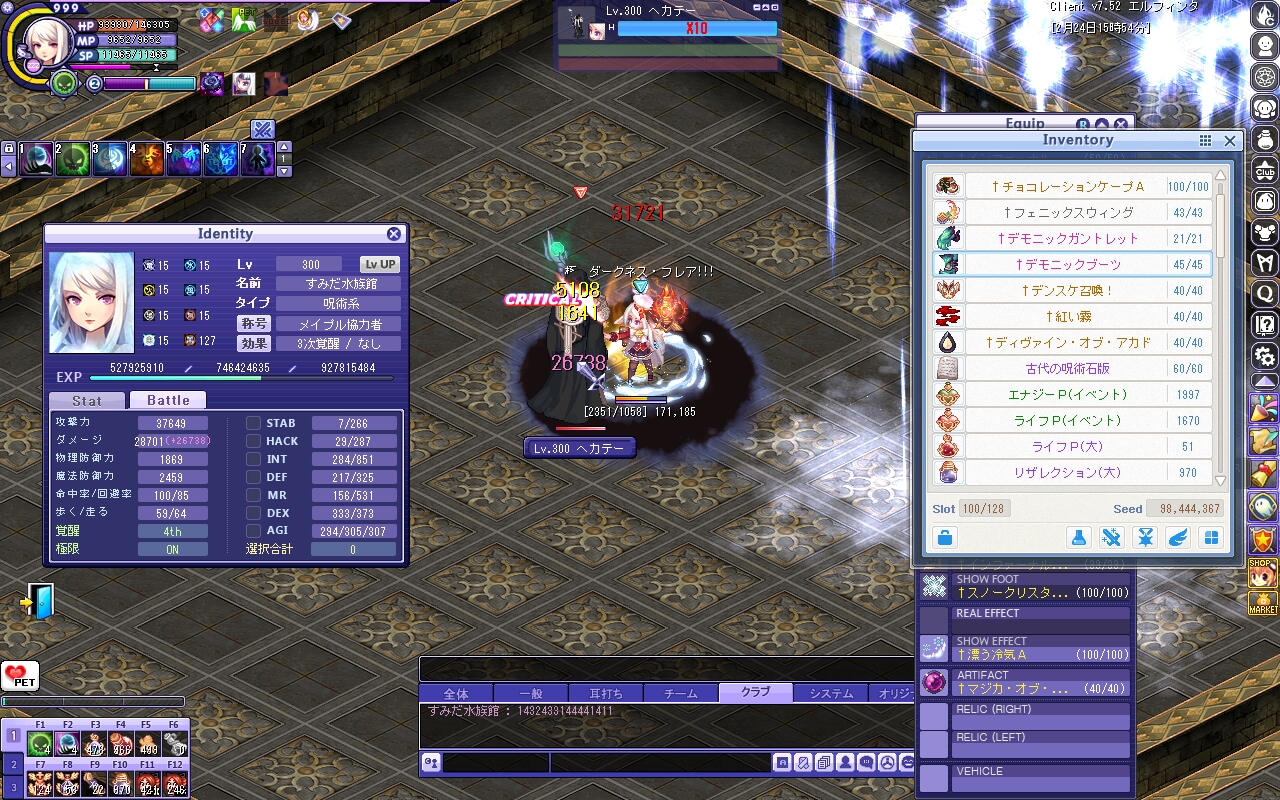Click the Lv UP button
Viewport: 1280px width, 800px height.
pos(380,265)
